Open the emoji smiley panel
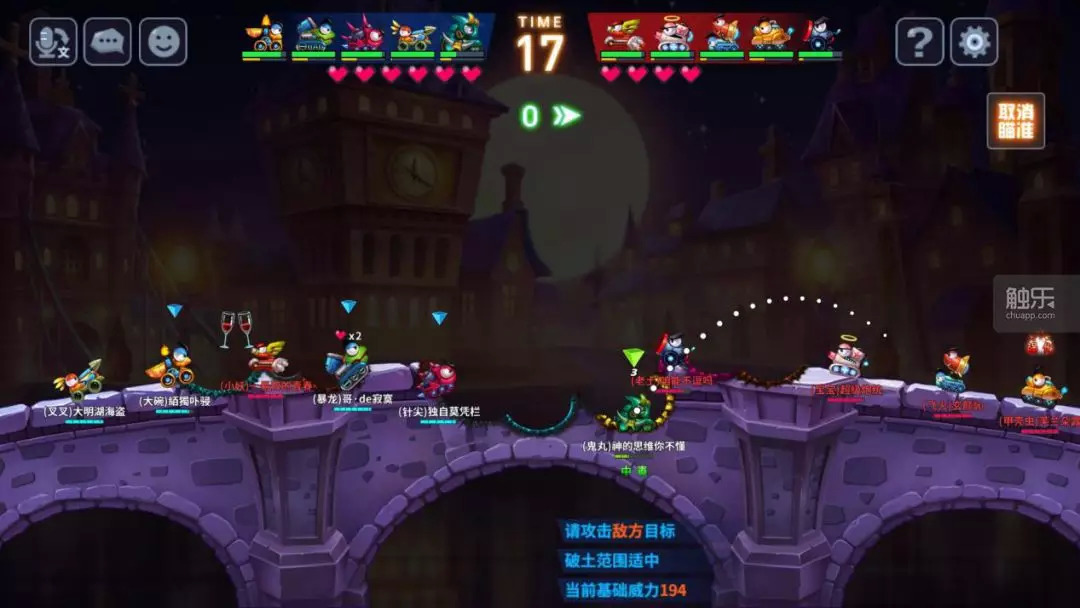The height and width of the screenshot is (608, 1080). tap(163, 42)
